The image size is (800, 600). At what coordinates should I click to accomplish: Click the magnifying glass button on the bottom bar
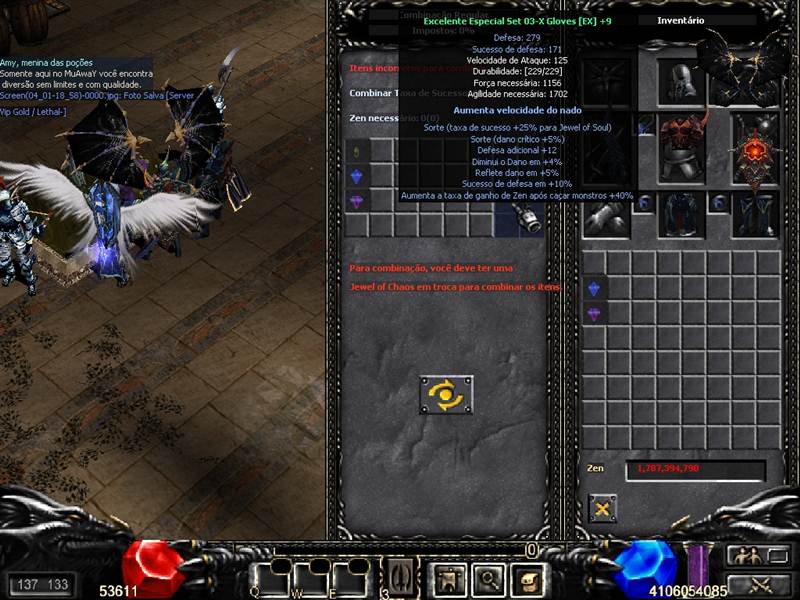(x=487, y=577)
